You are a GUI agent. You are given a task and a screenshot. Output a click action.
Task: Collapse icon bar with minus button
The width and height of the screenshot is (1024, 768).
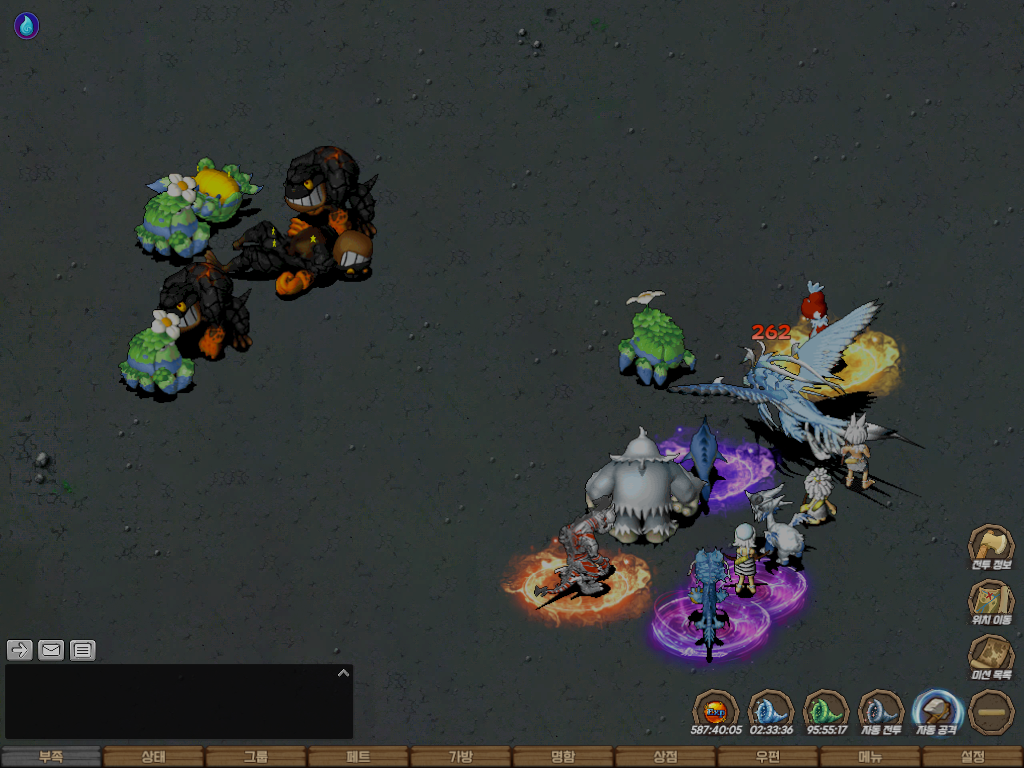(x=991, y=711)
